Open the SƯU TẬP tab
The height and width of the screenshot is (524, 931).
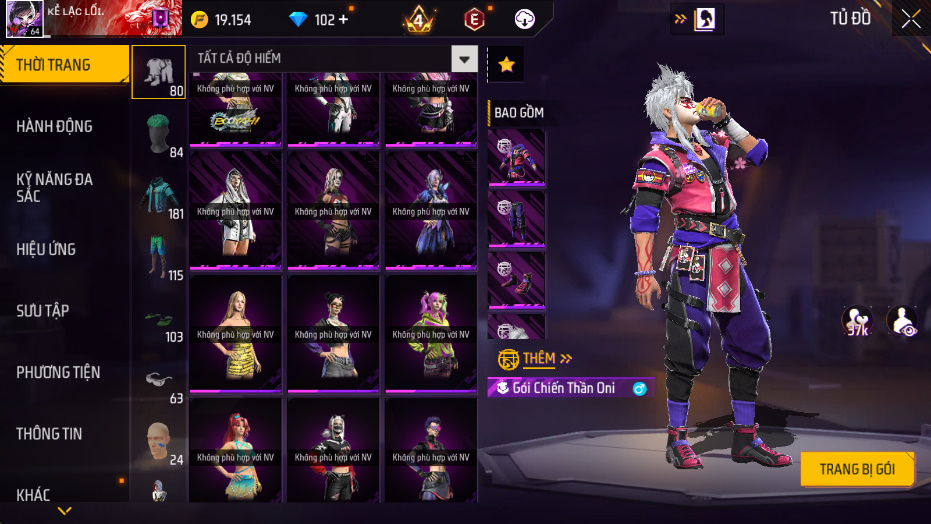(x=43, y=311)
